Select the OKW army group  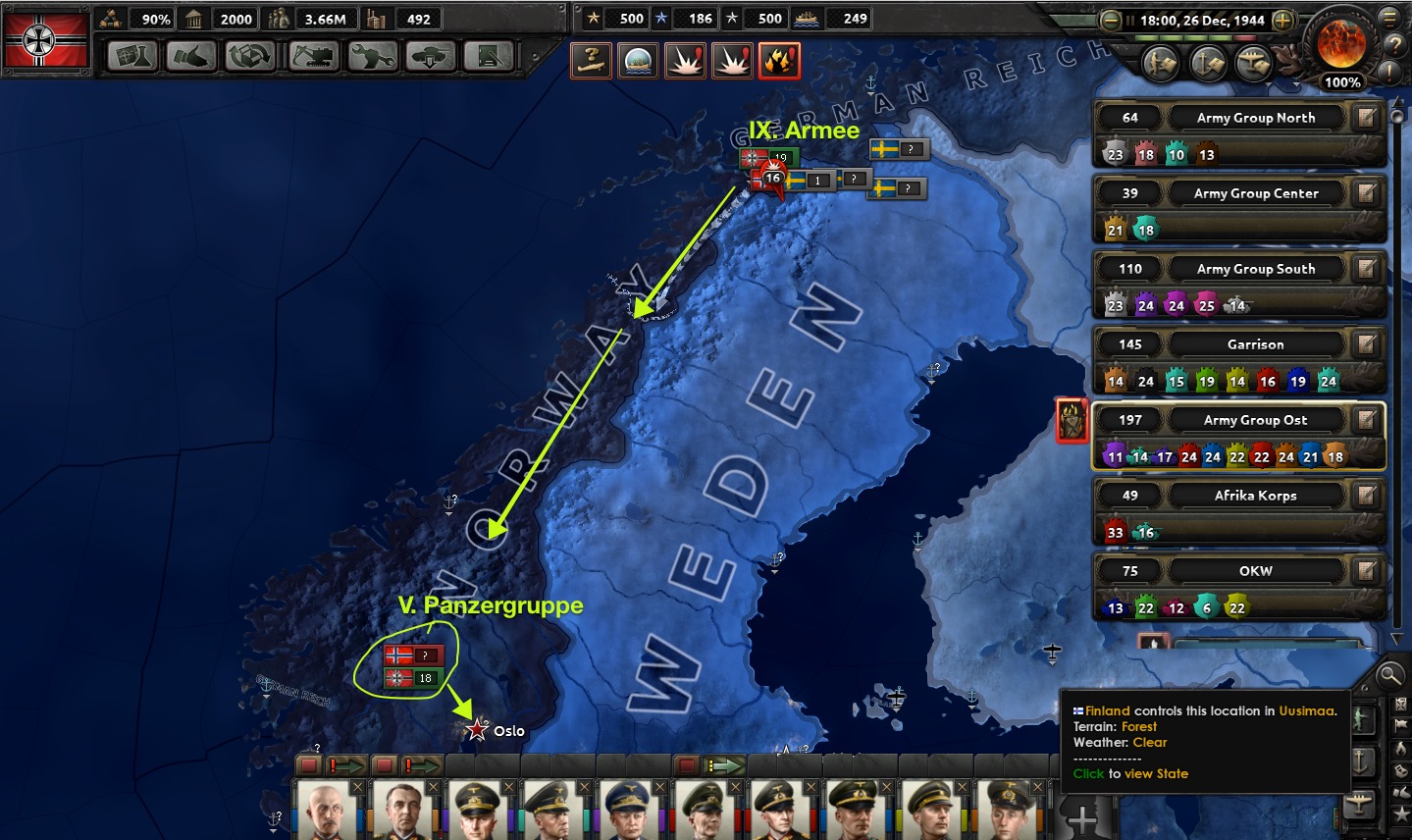point(1255,571)
